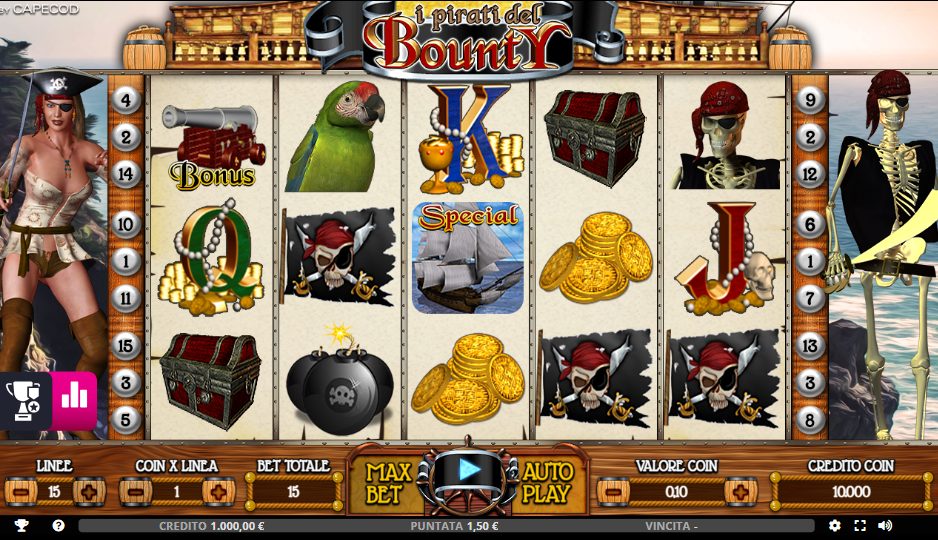Activate Auto Play
Image resolution: width=938 pixels, height=540 pixels.
point(547,482)
